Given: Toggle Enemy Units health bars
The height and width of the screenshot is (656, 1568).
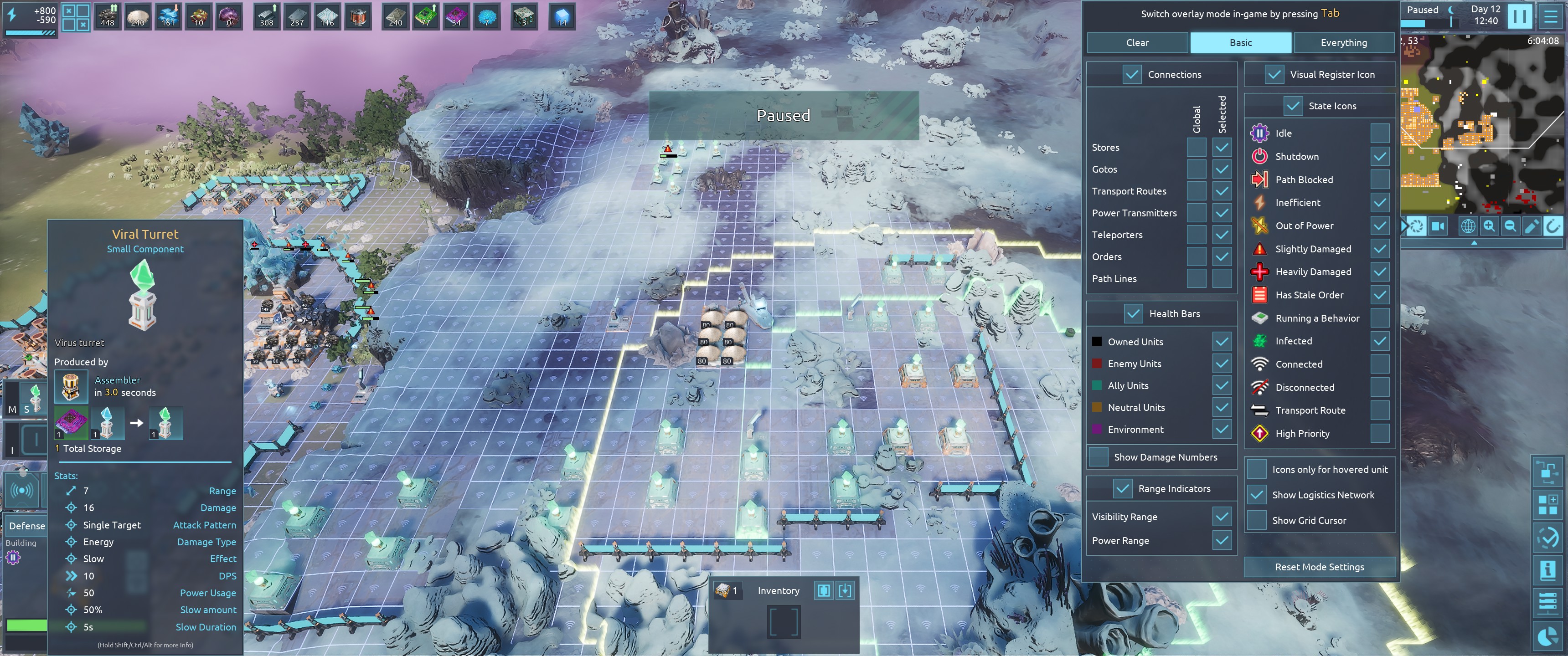Looking at the screenshot, I should [1221, 364].
